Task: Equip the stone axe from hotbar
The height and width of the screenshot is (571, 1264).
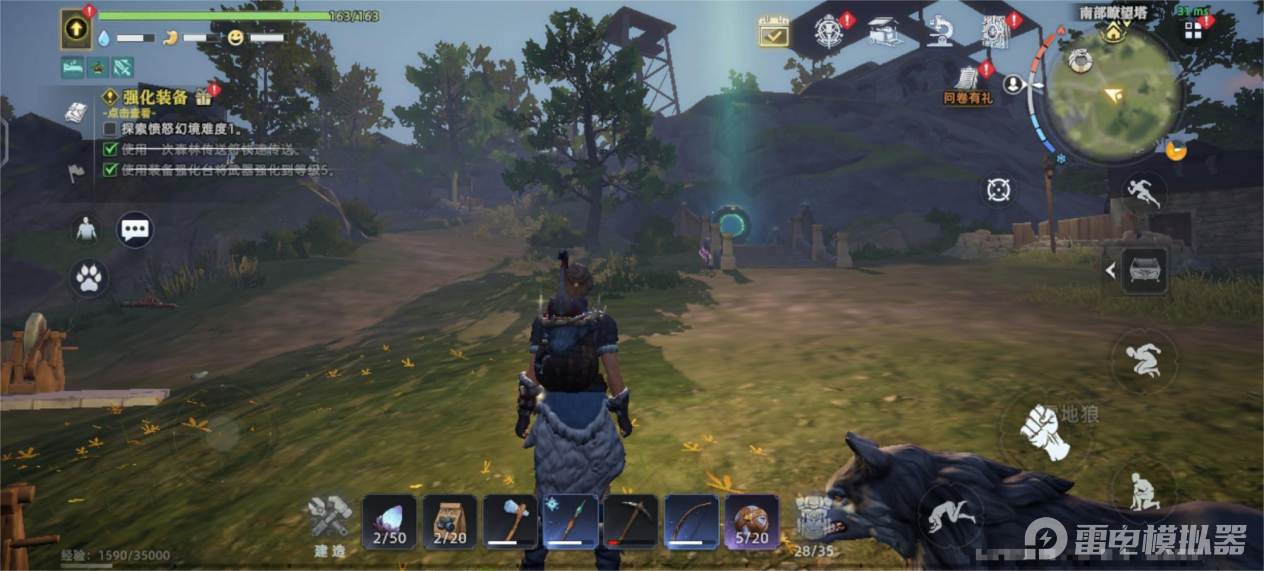Action: (511, 521)
